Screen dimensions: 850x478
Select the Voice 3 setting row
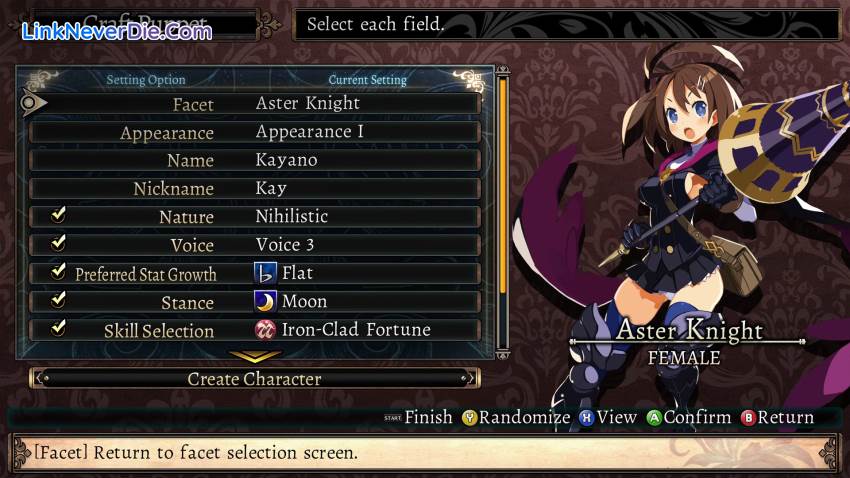255,244
